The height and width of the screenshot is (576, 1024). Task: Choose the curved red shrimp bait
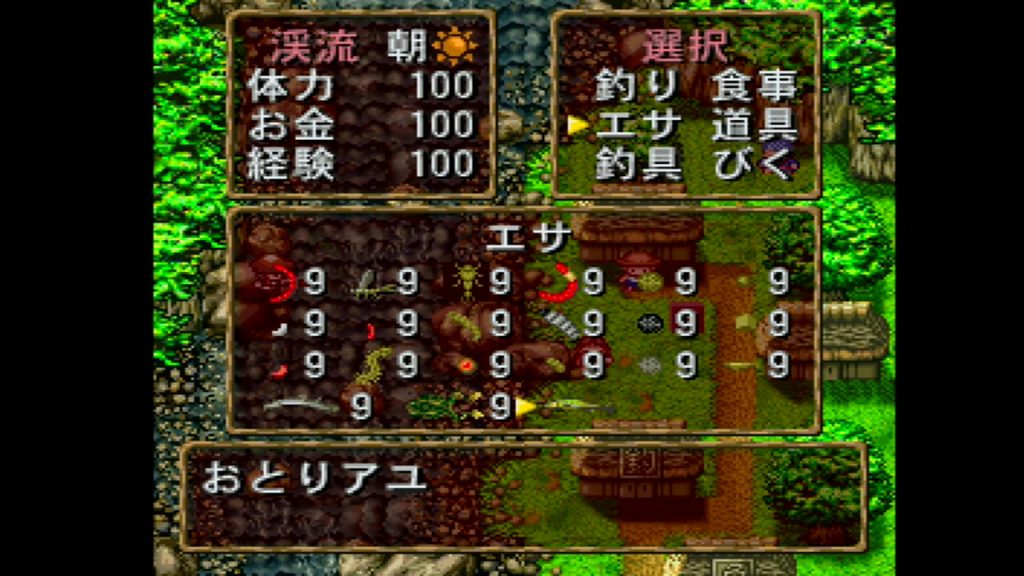559,285
